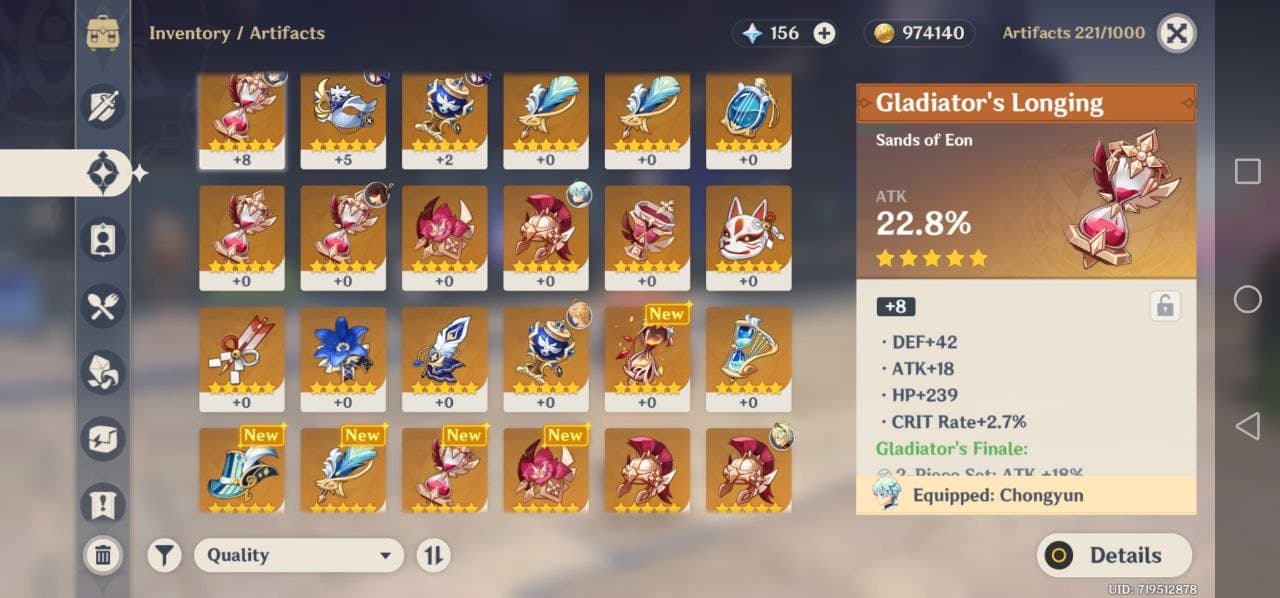
Task: Select the +2 blue goblet artifact
Action: [x=444, y=117]
